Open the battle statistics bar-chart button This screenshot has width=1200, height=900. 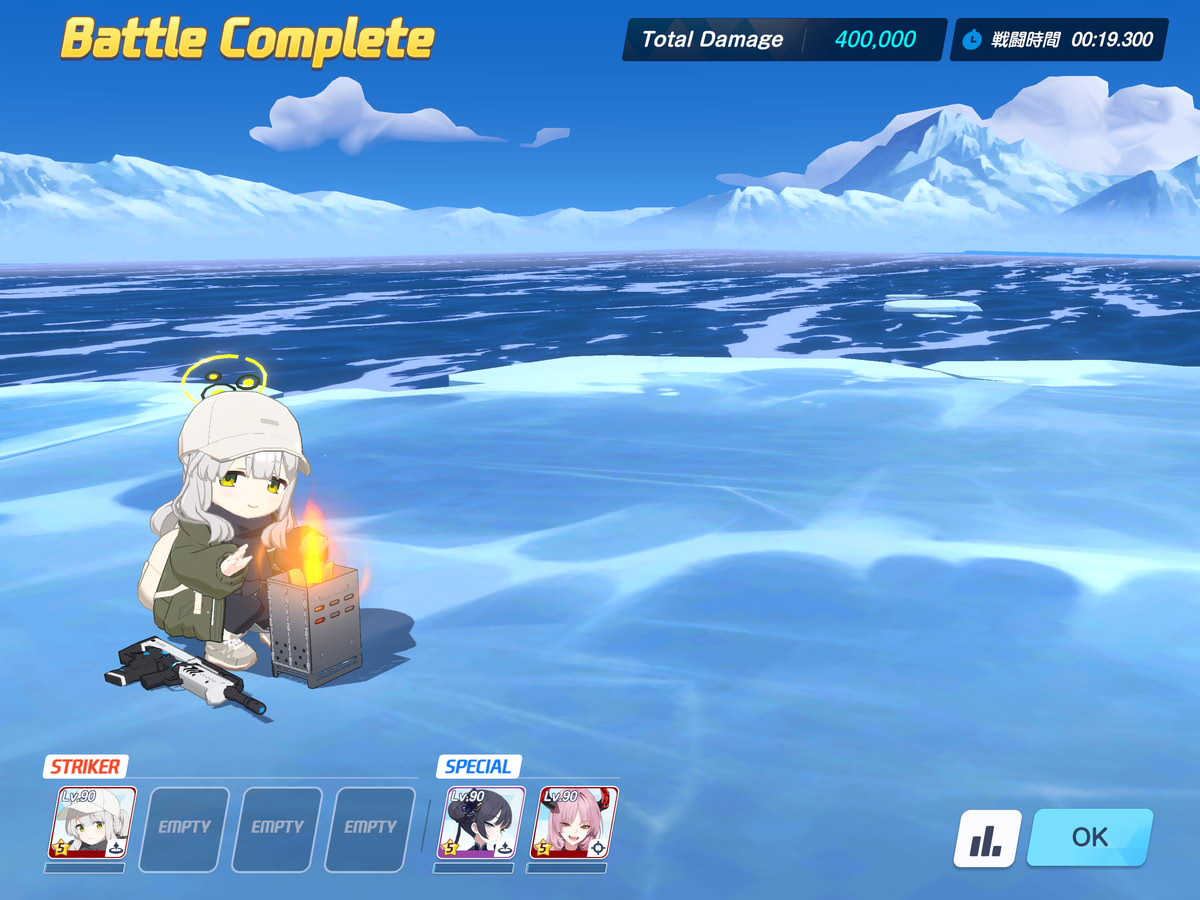coord(987,838)
